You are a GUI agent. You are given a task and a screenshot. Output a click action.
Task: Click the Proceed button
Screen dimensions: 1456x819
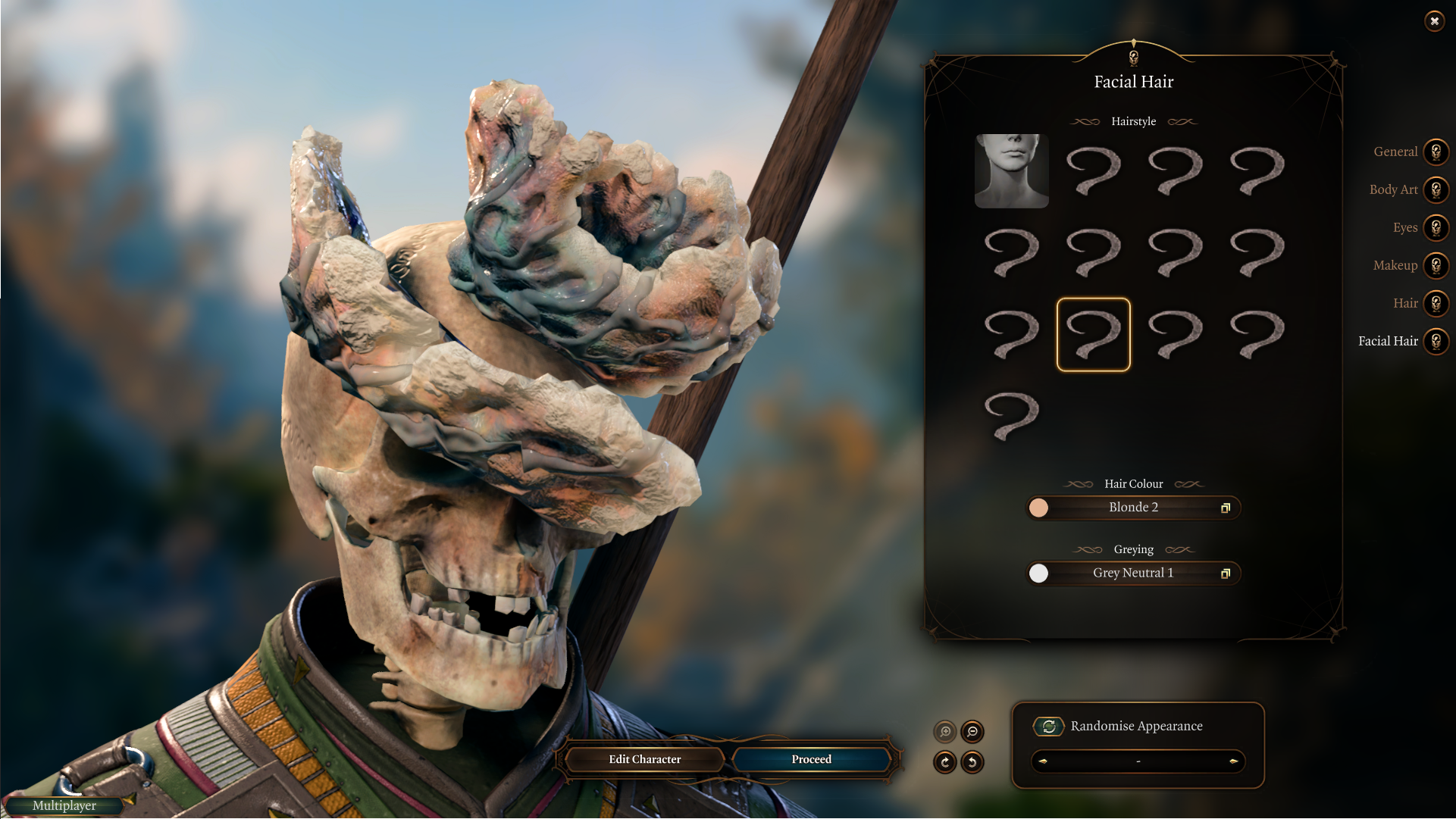pyautogui.click(x=811, y=760)
